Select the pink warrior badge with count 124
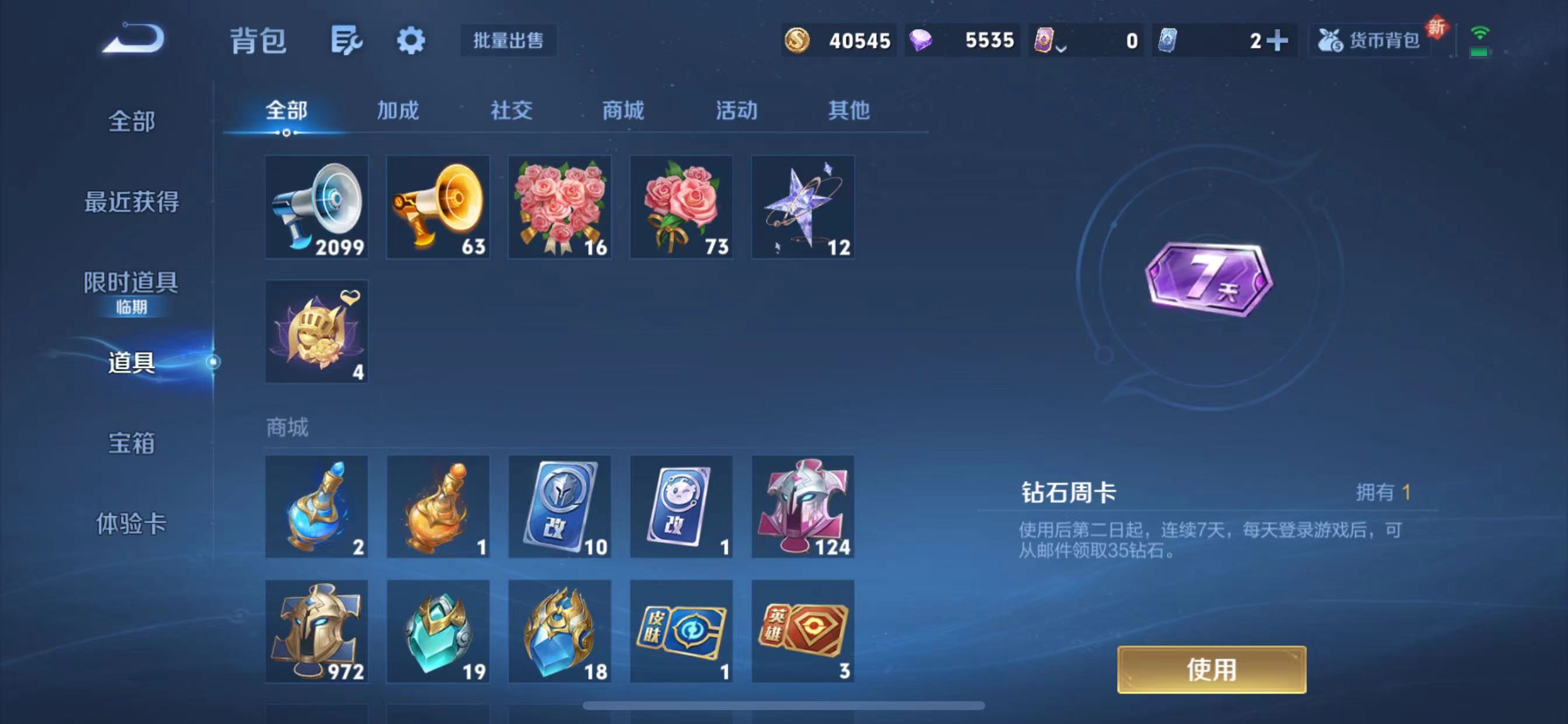This screenshot has height=724, width=1568. click(x=802, y=507)
